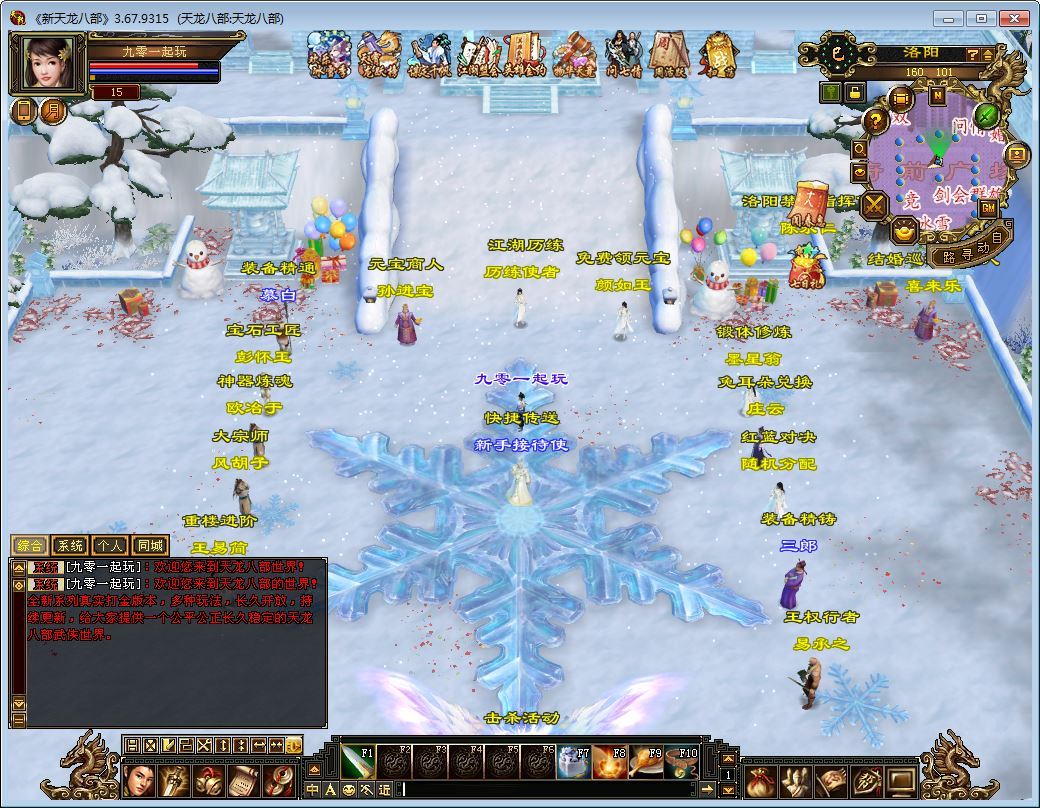Click the player portrait in the corner
The width and height of the screenshot is (1040, 808).
pos(48,64)
